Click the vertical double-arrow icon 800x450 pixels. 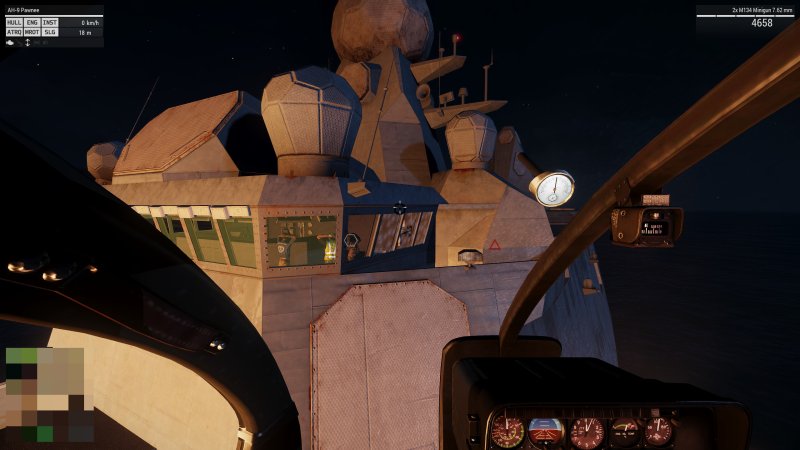[27, 42]
